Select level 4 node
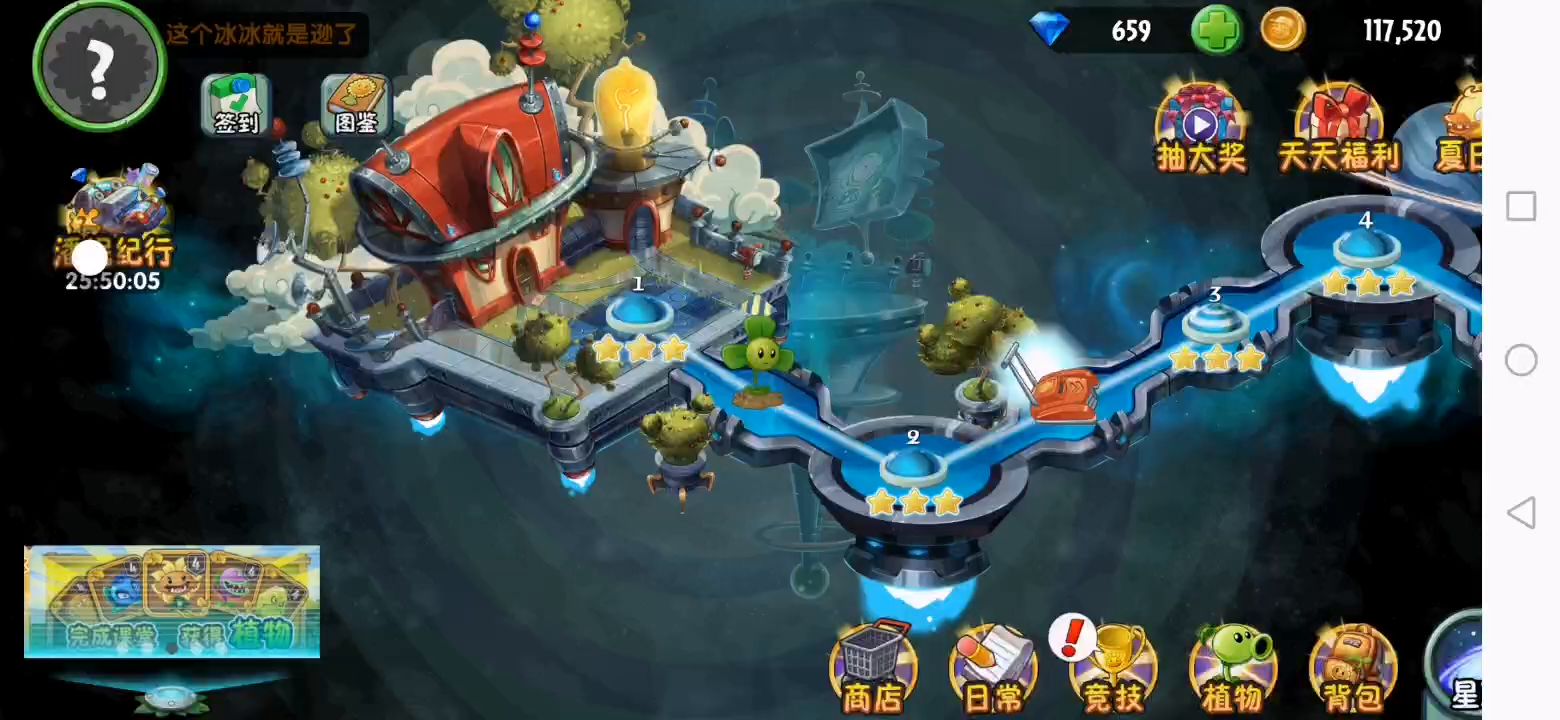 (1366, 247)
